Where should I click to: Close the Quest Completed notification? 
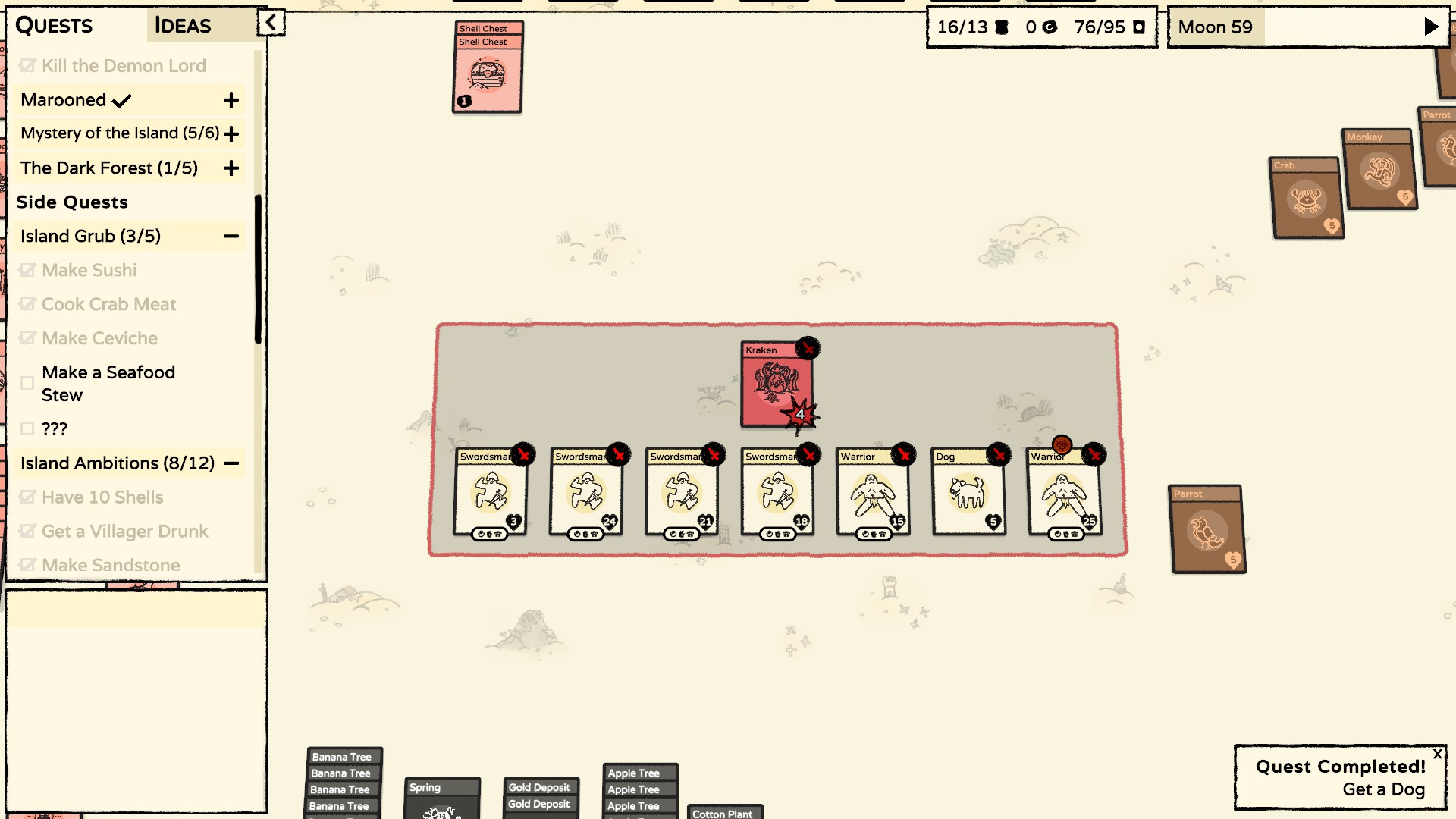(x=1437, y=755)
